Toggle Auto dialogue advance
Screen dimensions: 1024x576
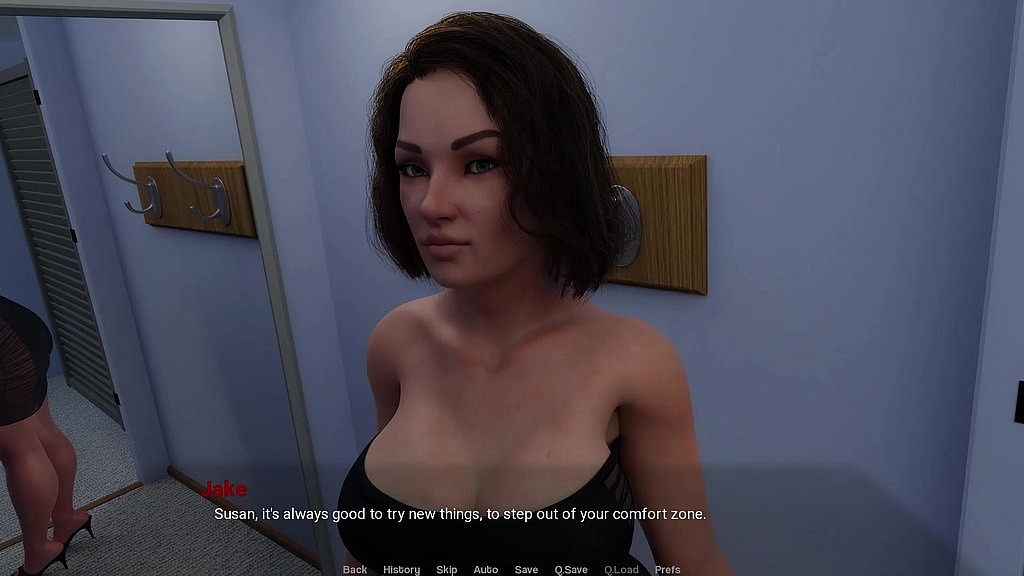[486, 570]
